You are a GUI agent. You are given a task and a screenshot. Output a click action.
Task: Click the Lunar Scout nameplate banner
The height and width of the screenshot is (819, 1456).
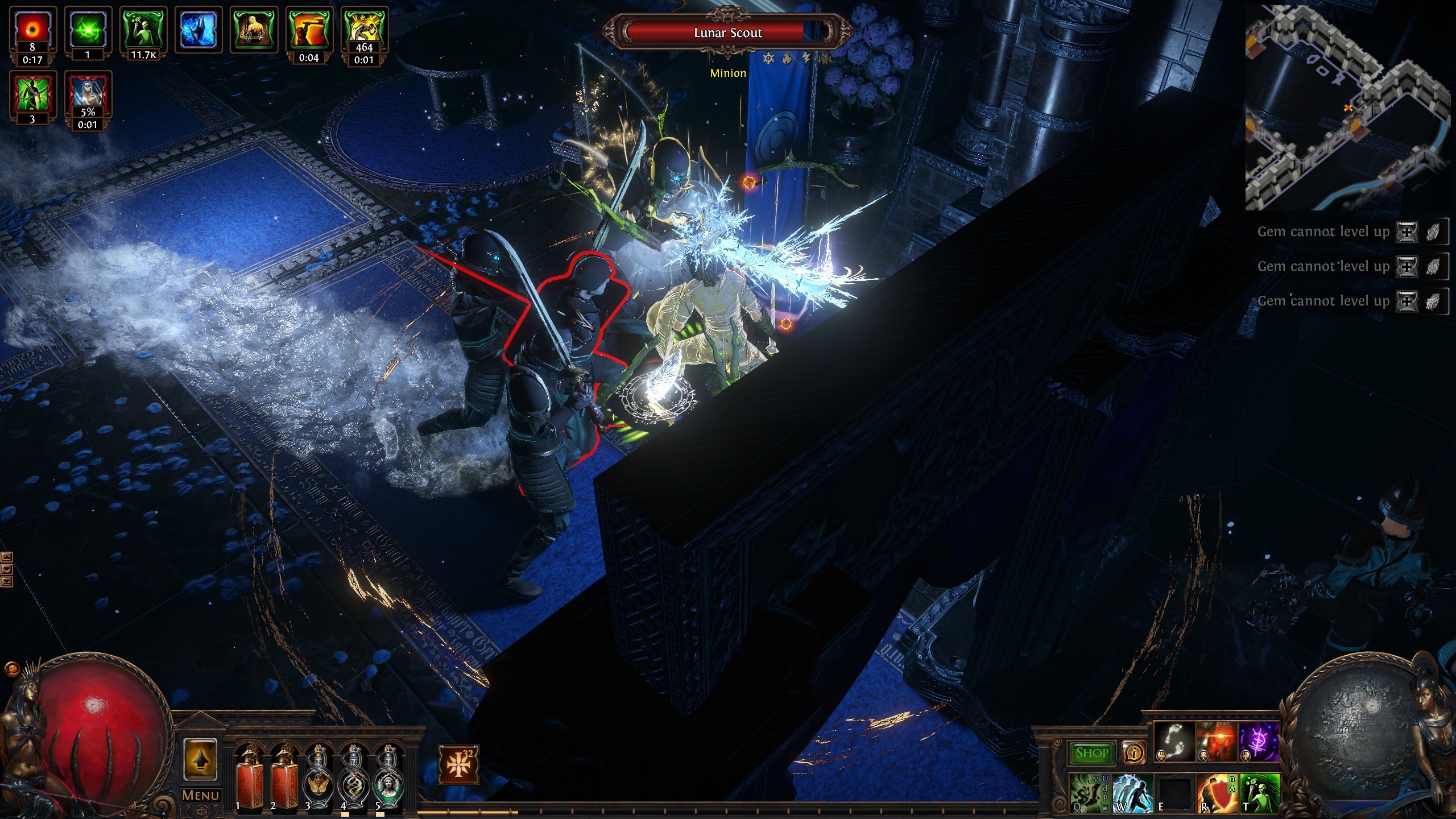[x=727, y=32]
